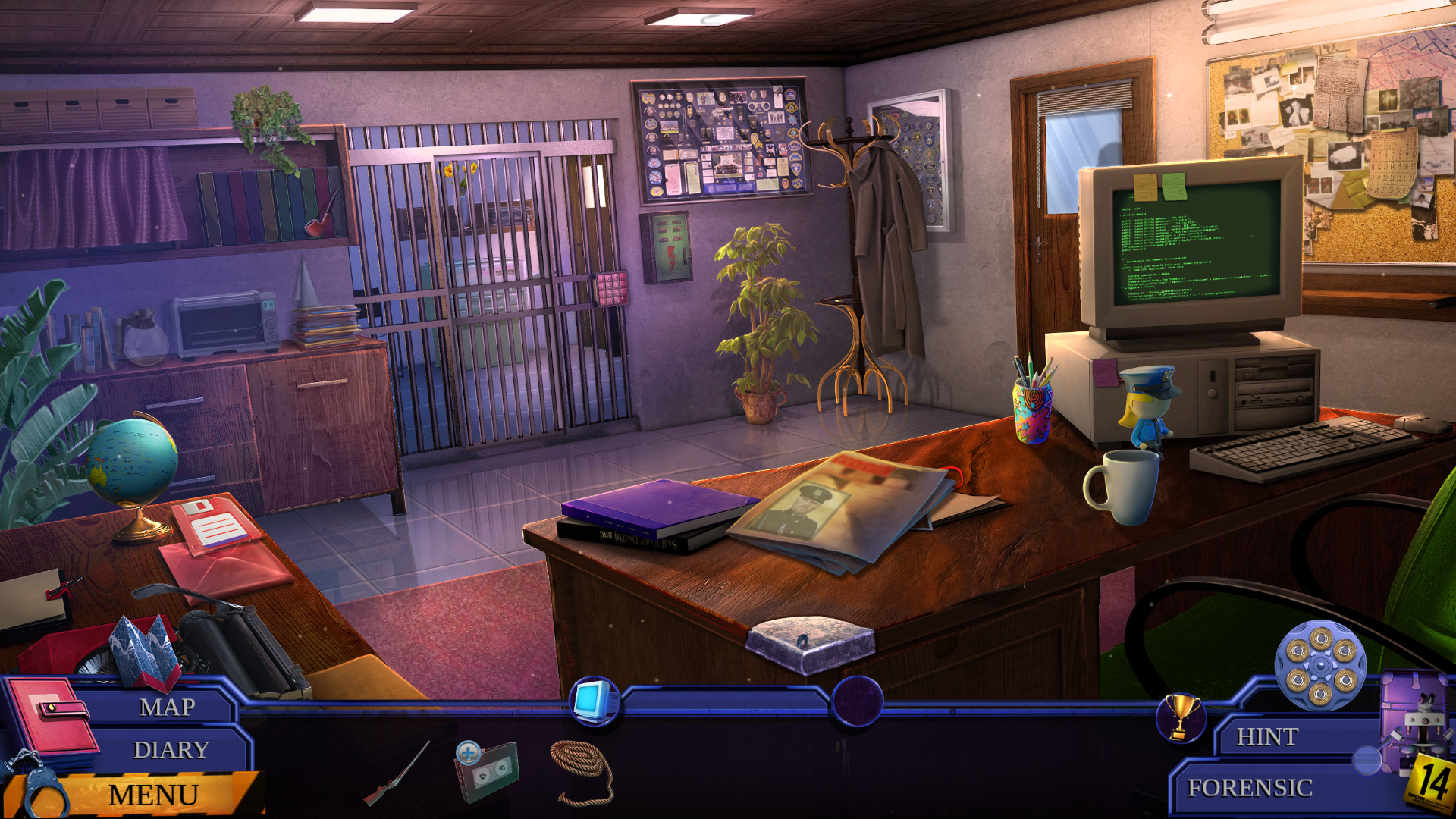The height and width of the screenshot is (819, 1456).
Task: Pick up the rope inventory item
Action: tap(581, 773)
